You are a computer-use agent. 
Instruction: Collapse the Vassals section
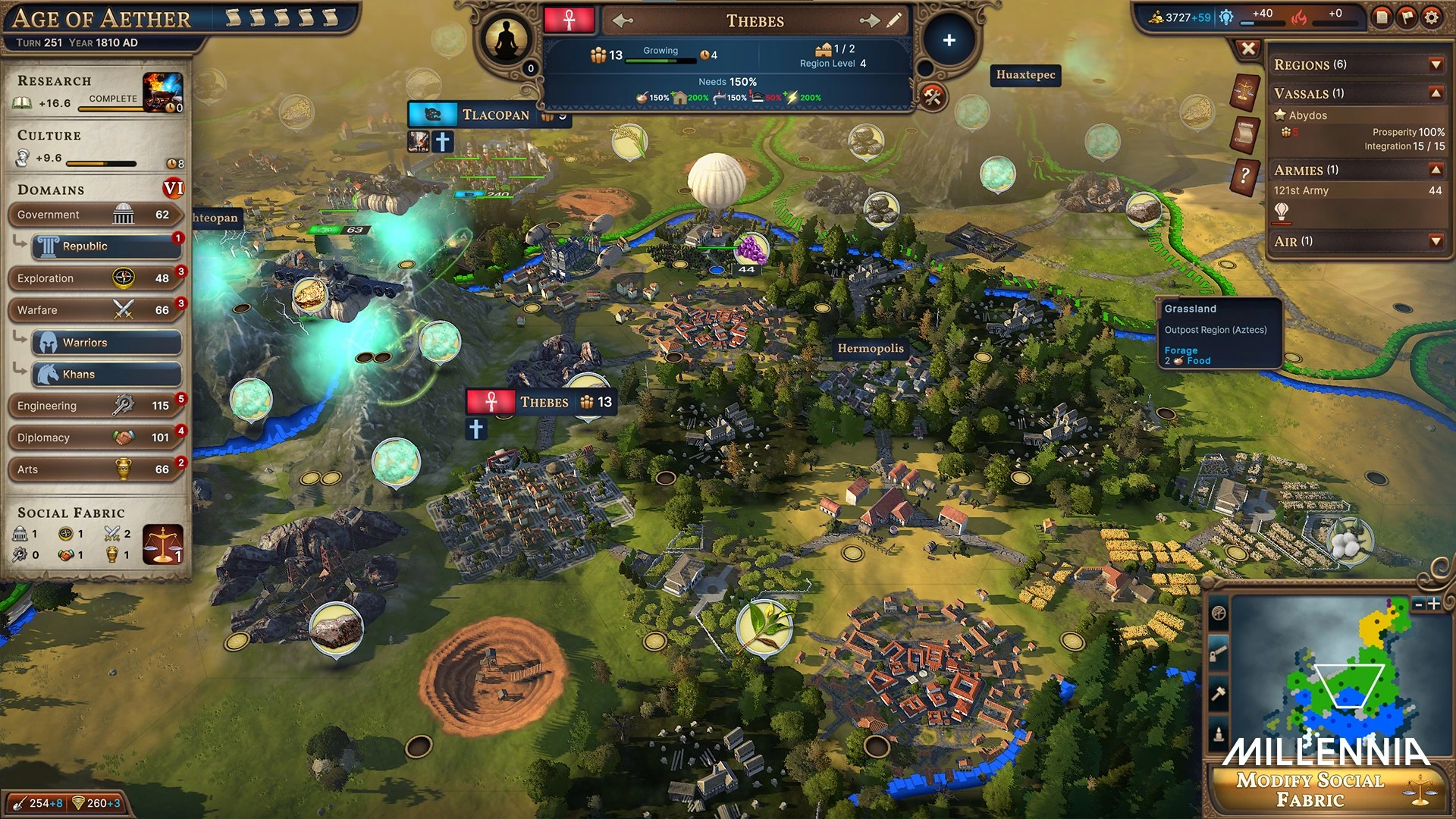point(1436,93)
